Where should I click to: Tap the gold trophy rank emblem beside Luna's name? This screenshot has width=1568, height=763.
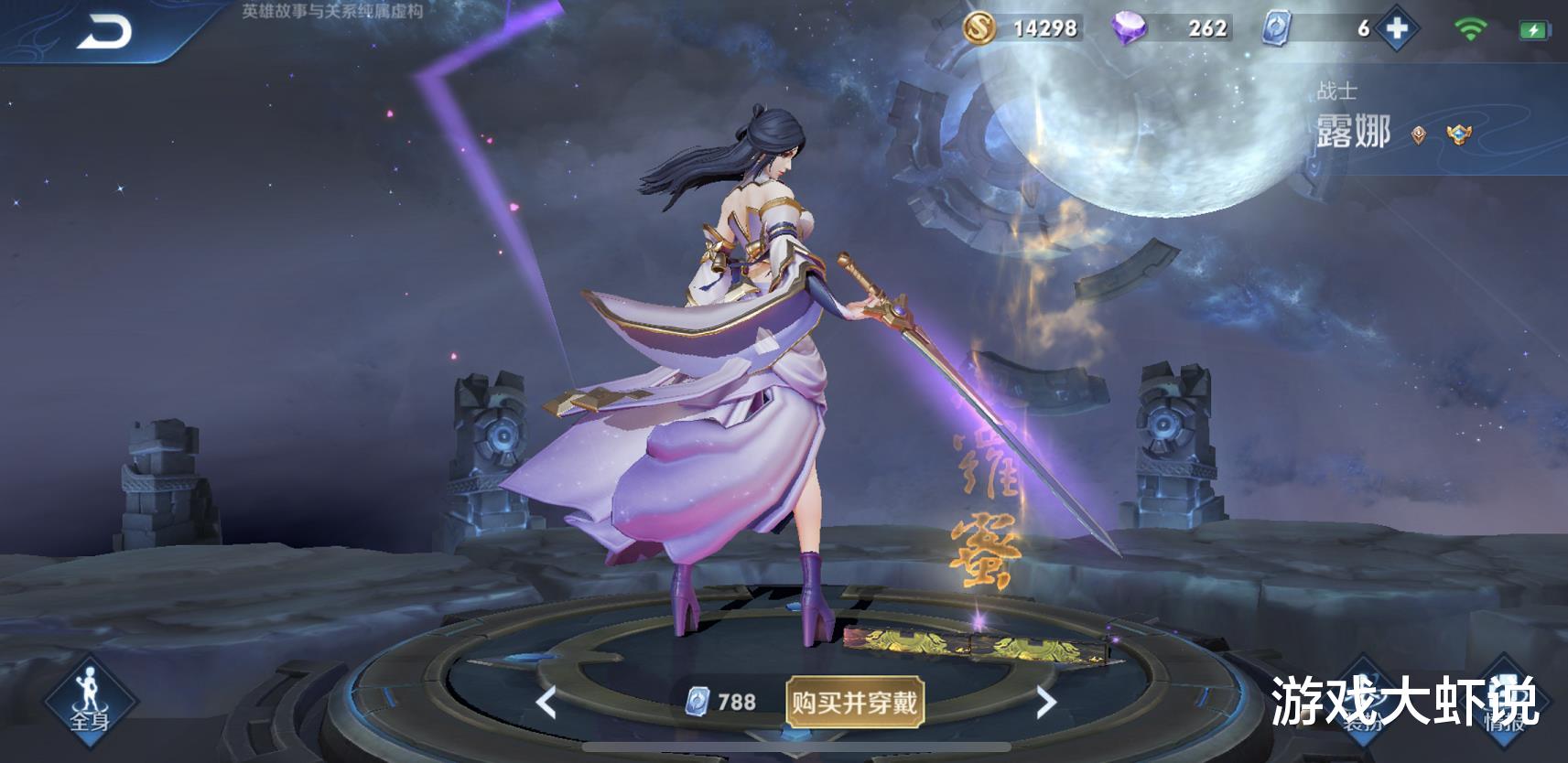coord(1459,136)
